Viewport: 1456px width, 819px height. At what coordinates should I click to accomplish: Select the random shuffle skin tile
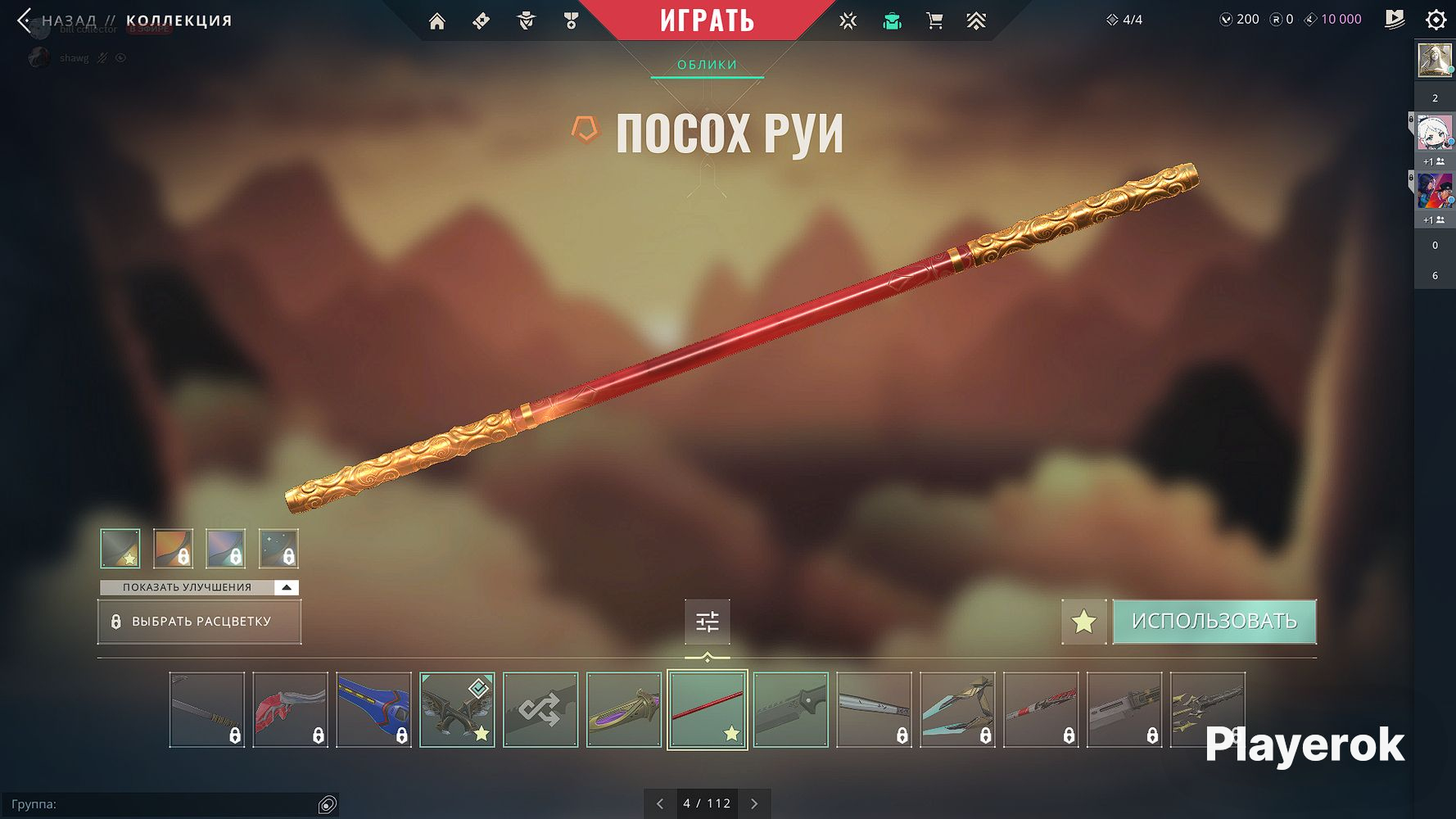point(540,709)
